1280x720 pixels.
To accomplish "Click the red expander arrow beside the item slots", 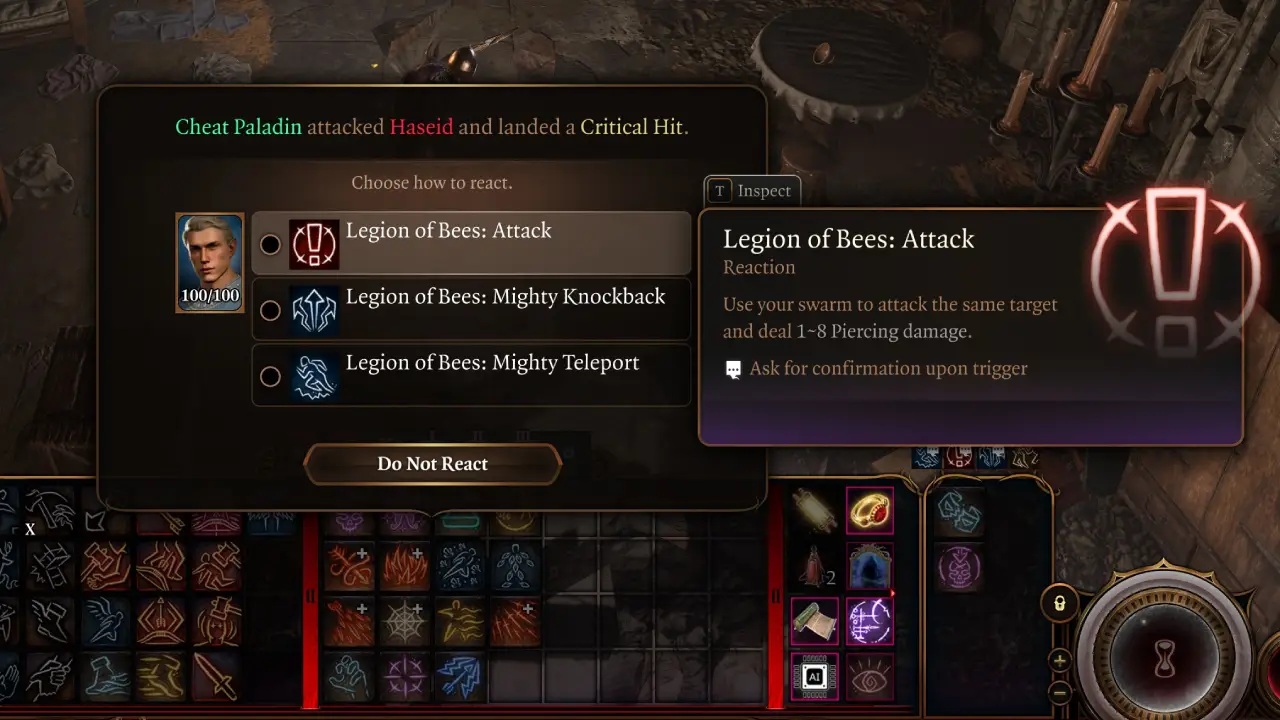I will (892, 592).
